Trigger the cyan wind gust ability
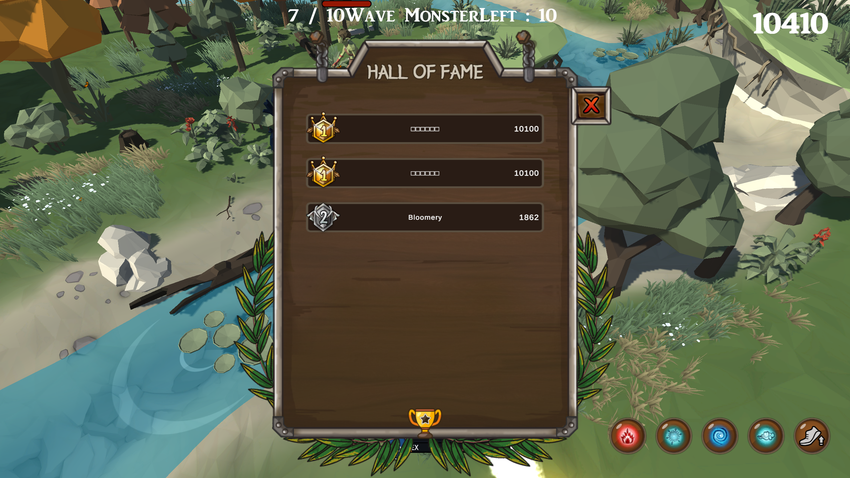The width and height of the screenshot is (850, 478). tap(766, 436)
